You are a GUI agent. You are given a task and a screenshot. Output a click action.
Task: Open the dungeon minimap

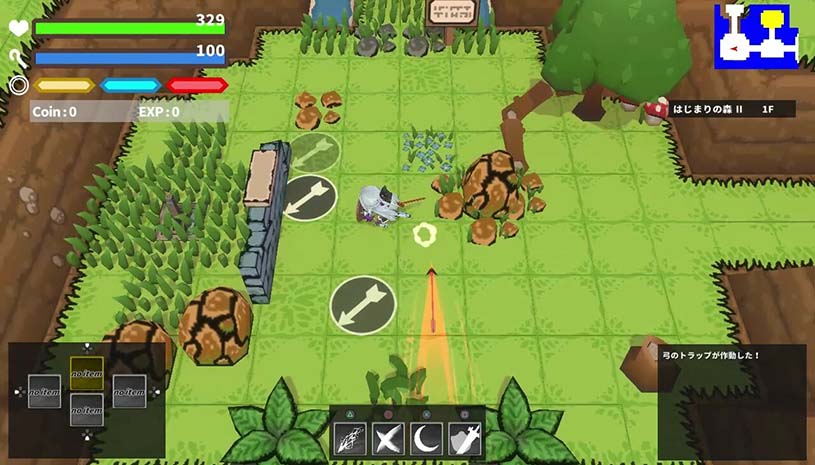point(756,36)
